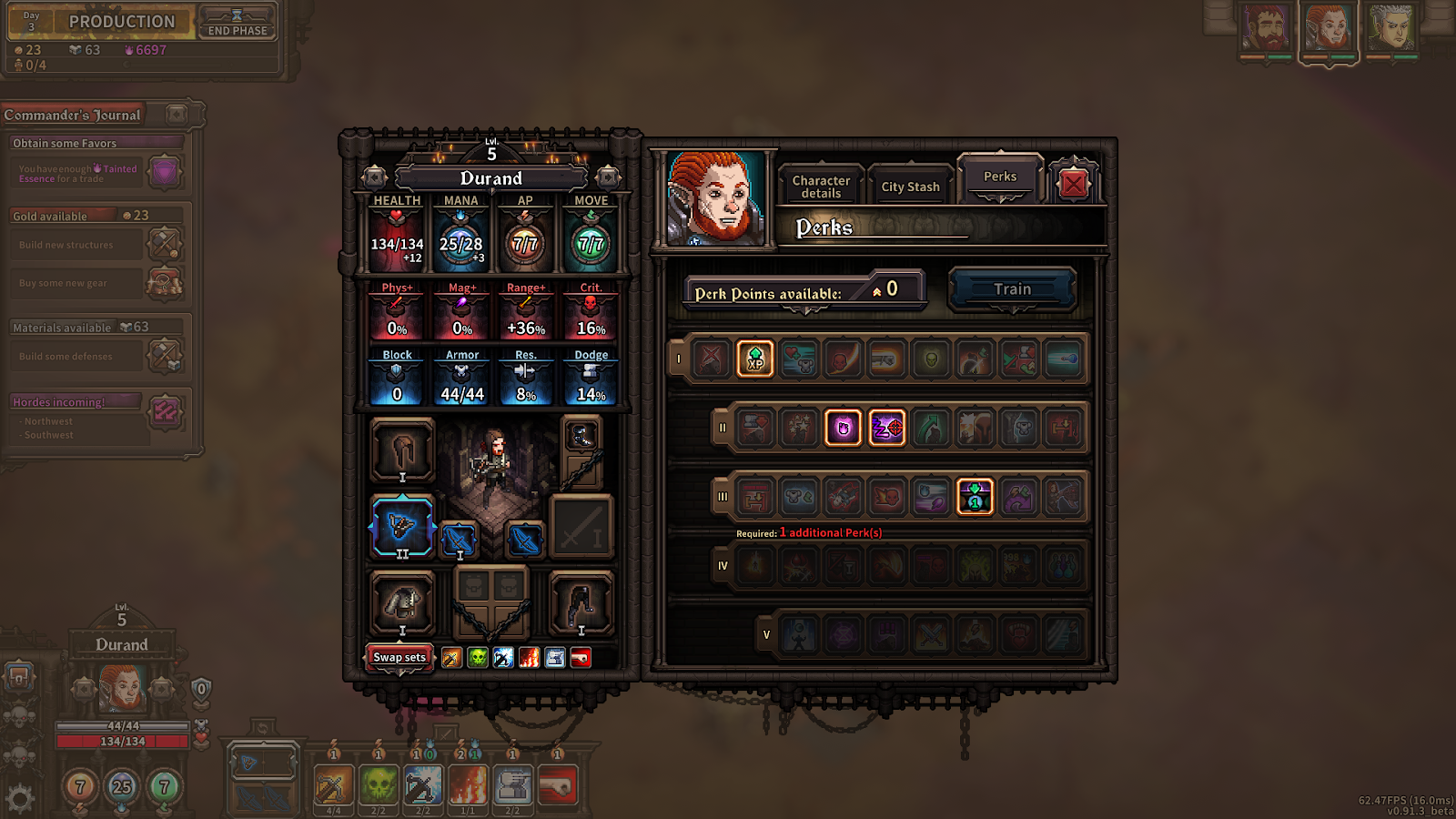Select the grey-haired hero portrait

tap(1391, 29)
